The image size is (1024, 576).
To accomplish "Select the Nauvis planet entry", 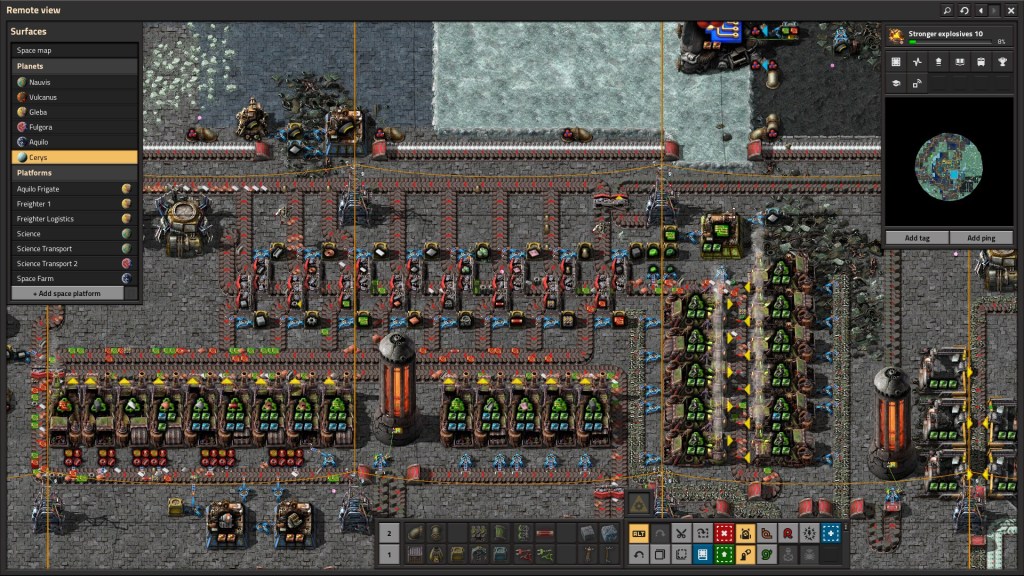I will (x=74, y=82).
